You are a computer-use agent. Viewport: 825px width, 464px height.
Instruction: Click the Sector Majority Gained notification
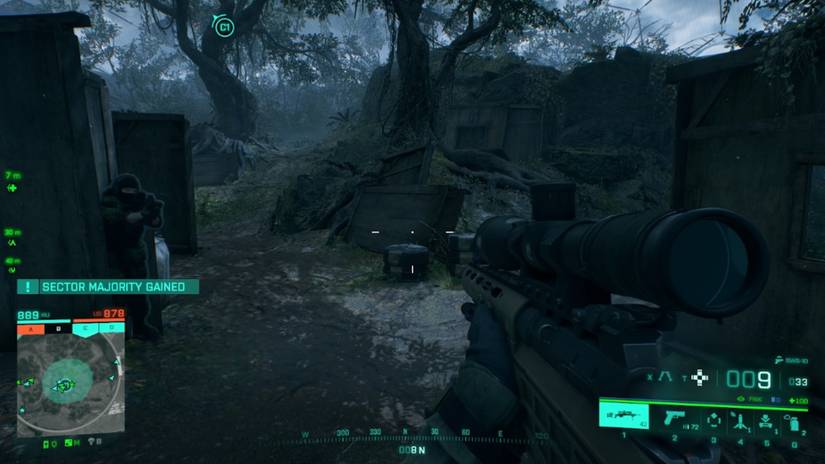coord(108,287)
